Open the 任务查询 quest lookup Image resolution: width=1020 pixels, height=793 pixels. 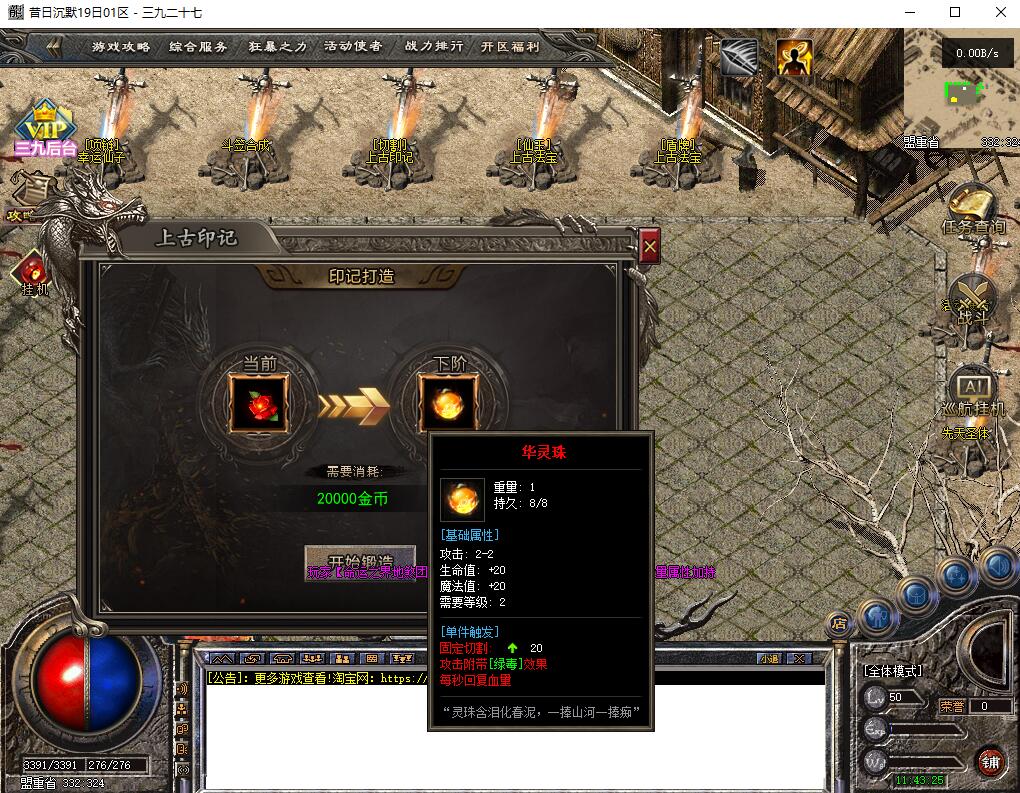tap(972, 209)
